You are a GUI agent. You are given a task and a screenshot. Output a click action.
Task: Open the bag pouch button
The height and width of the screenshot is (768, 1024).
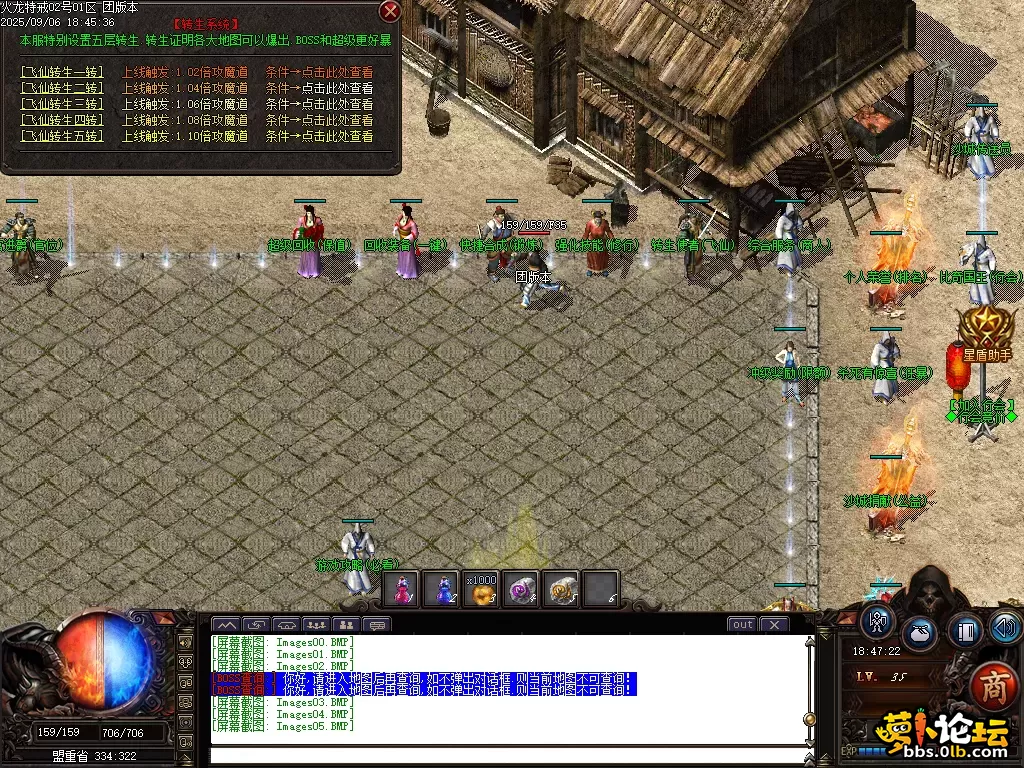pos(920,634)
